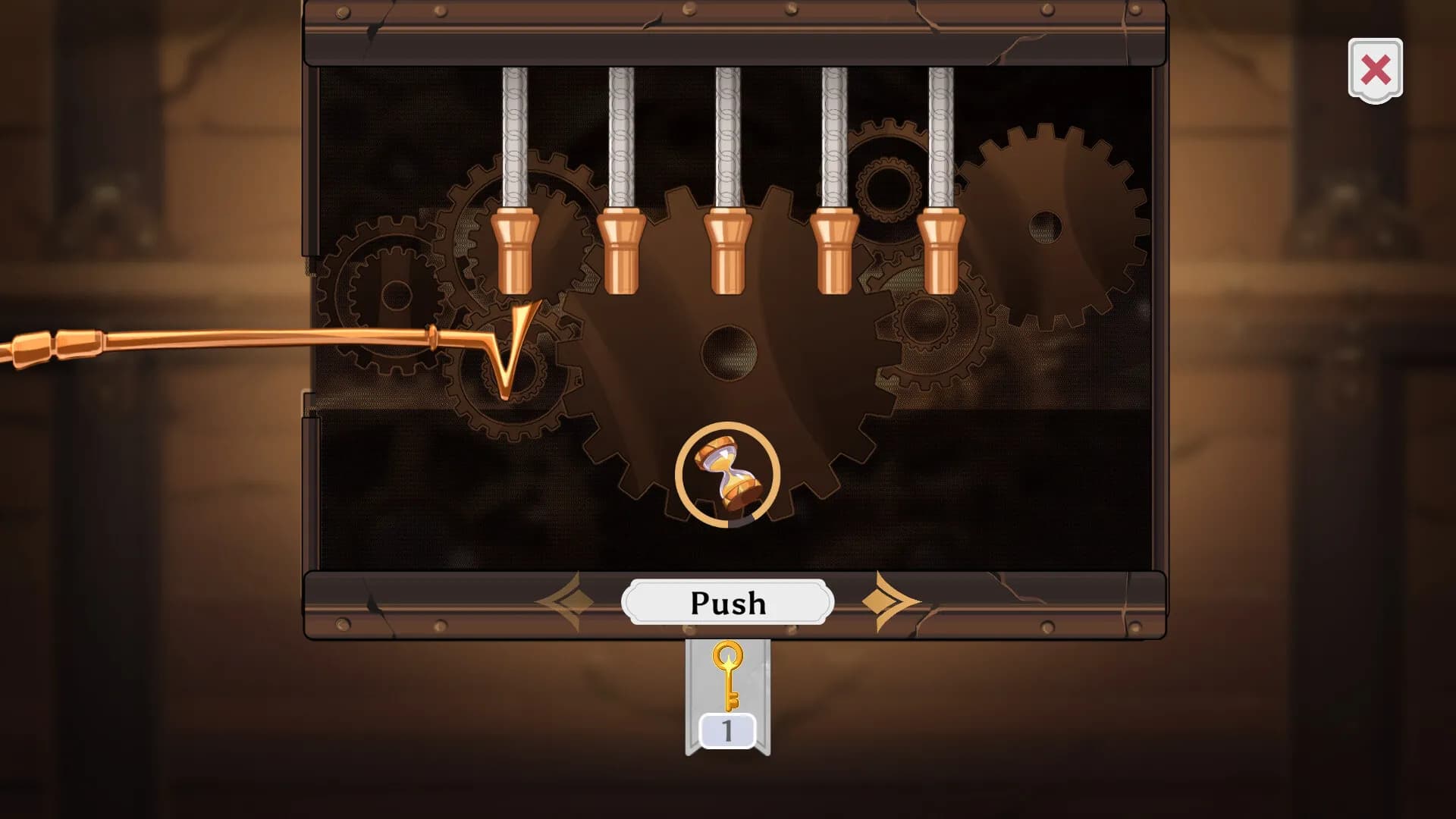1456x819 pixels.
Task: Close the lockpicking minigame with the red X
Action: 1375,68
